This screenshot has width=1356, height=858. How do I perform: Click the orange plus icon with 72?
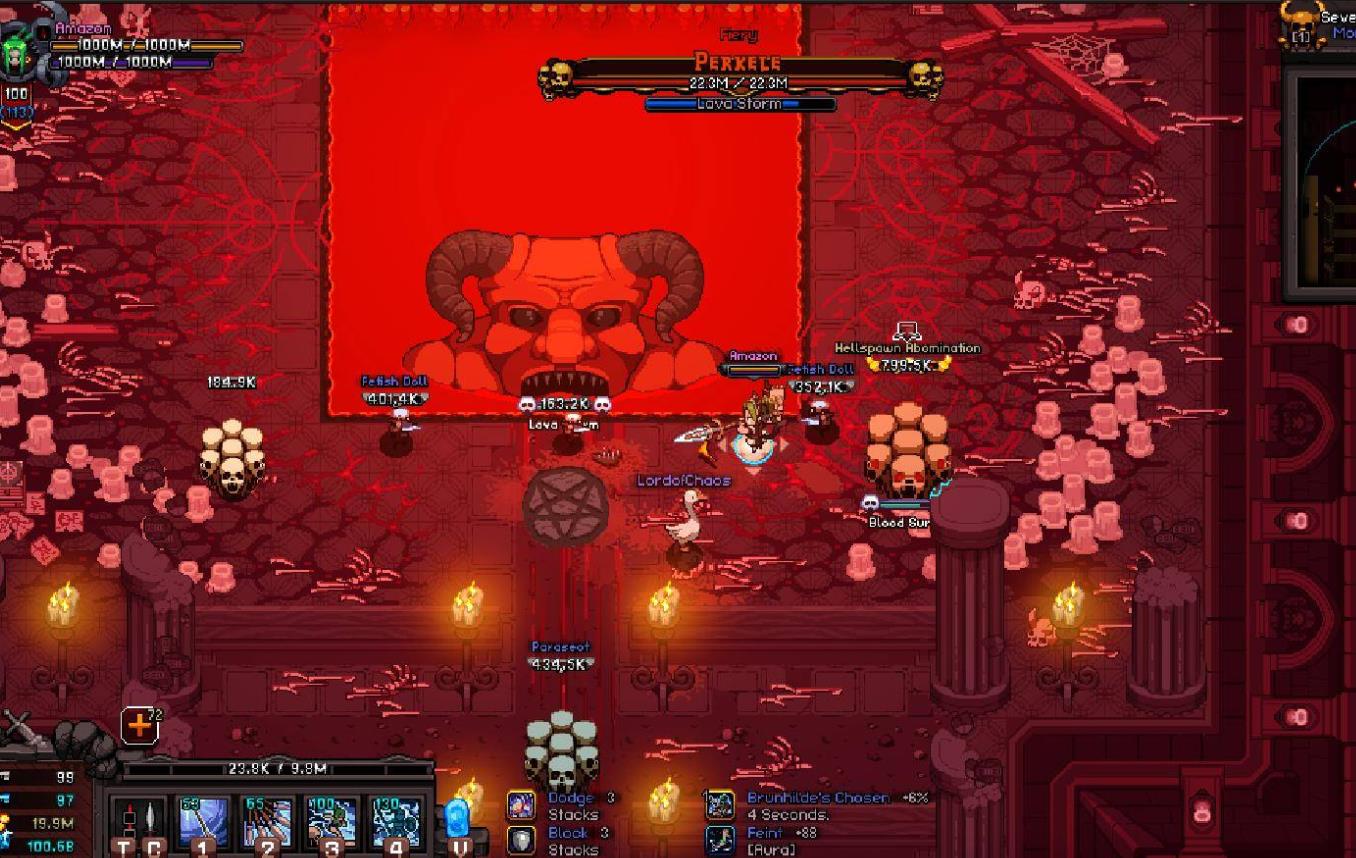click(x=139, y=726)
